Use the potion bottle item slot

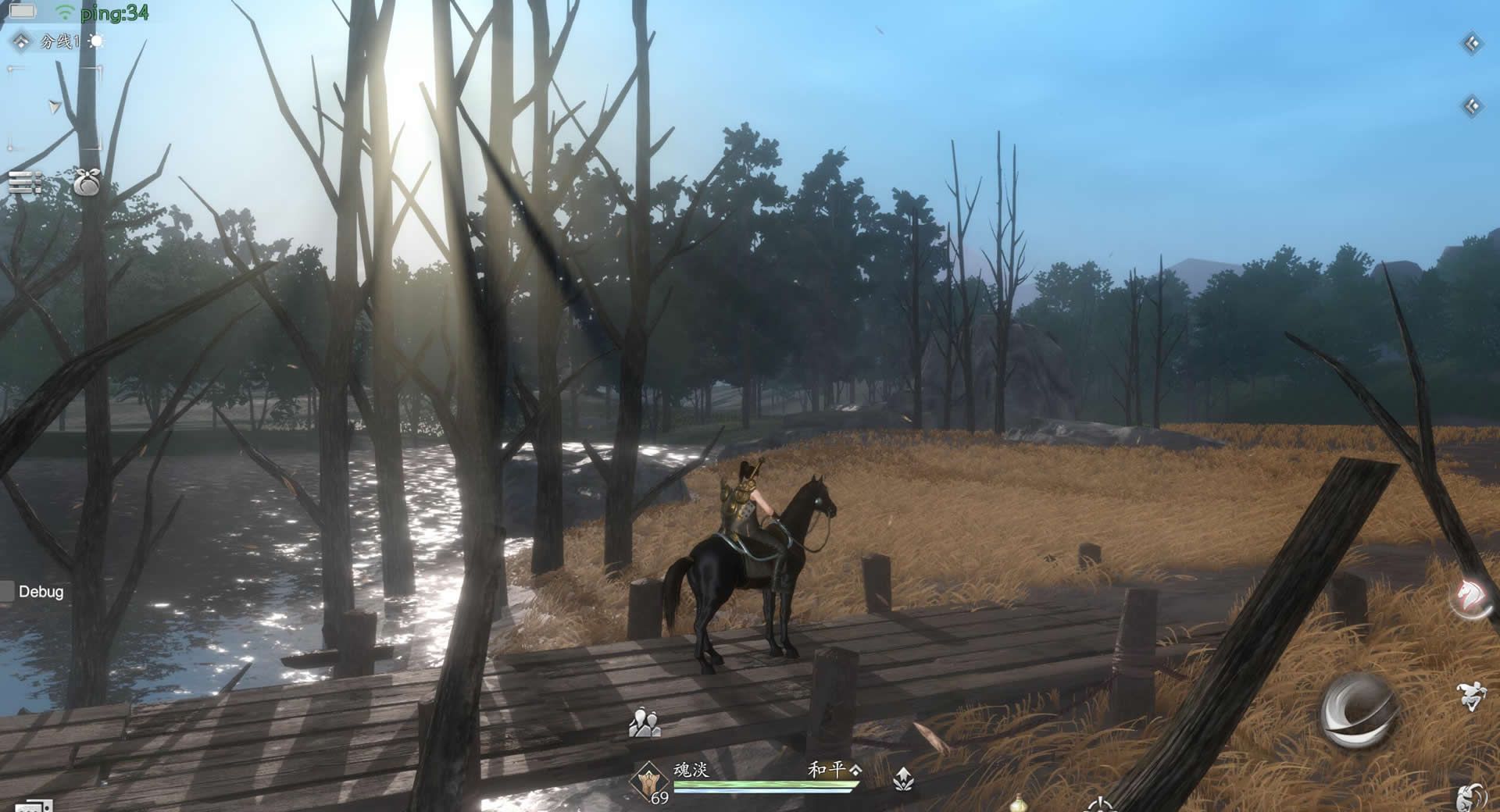[x=1018, y=803]
